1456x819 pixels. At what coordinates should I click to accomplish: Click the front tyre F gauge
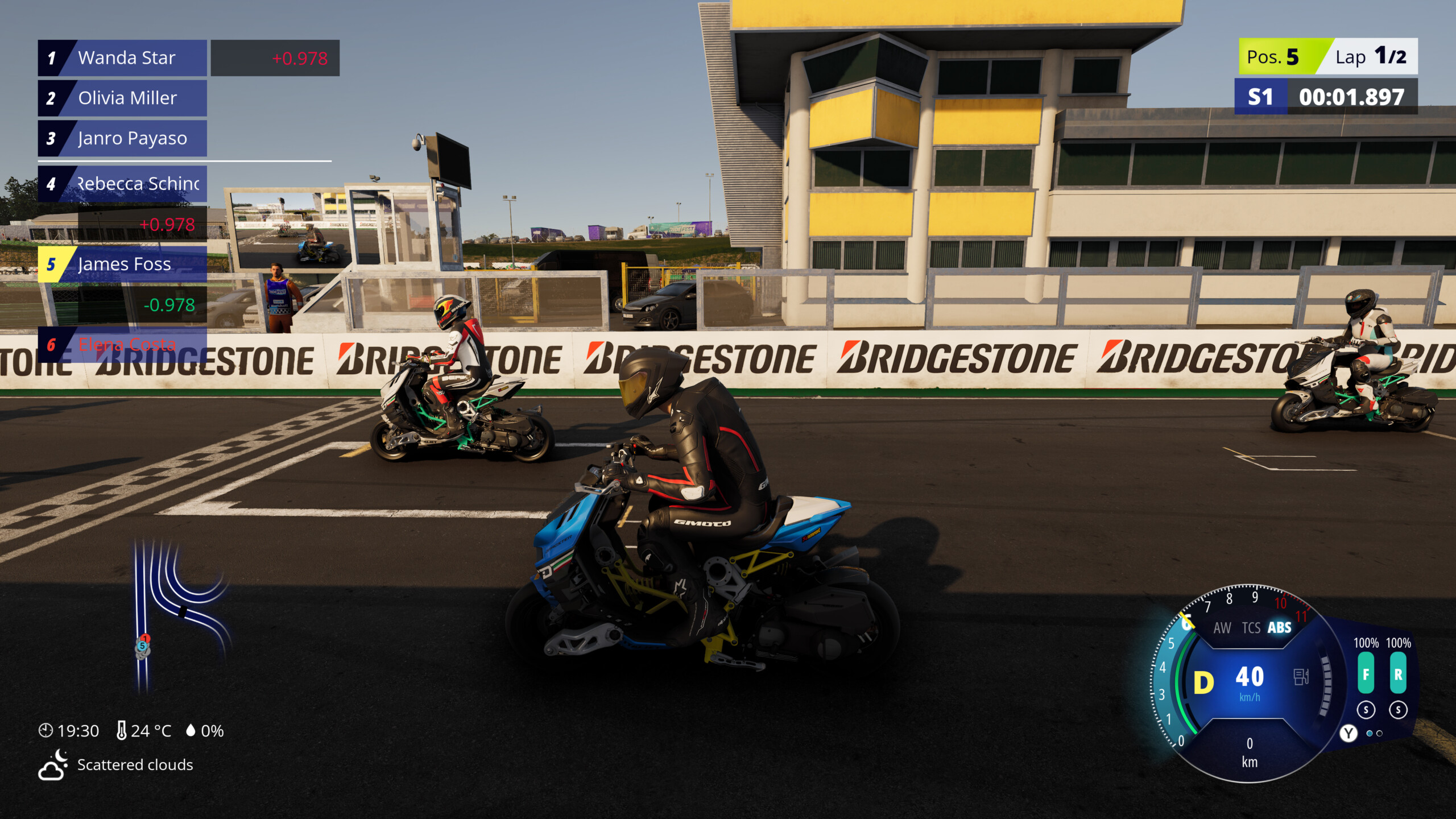(1366, 673)
